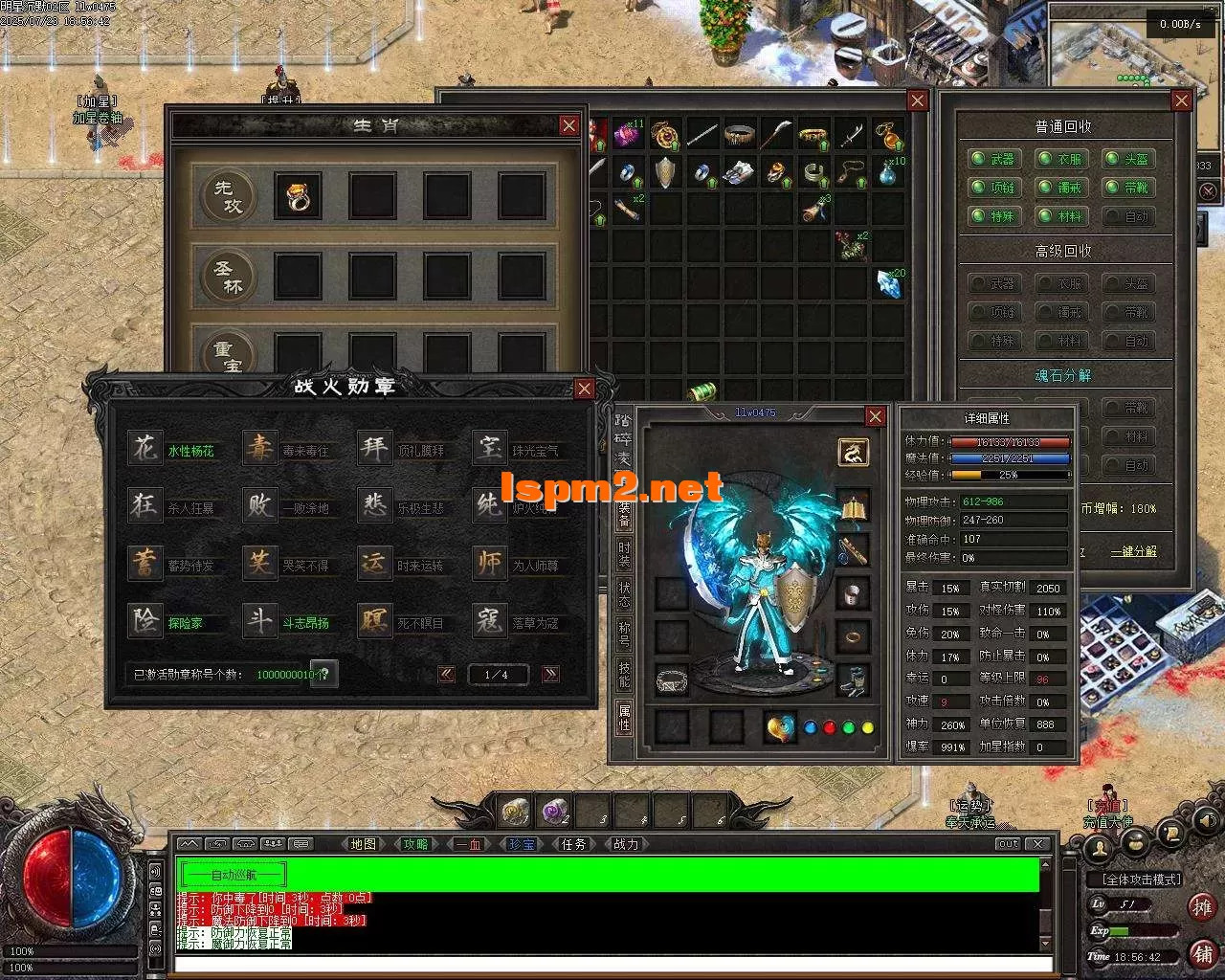Close the 生肖 zodiac window

click(x=568, y=125)
